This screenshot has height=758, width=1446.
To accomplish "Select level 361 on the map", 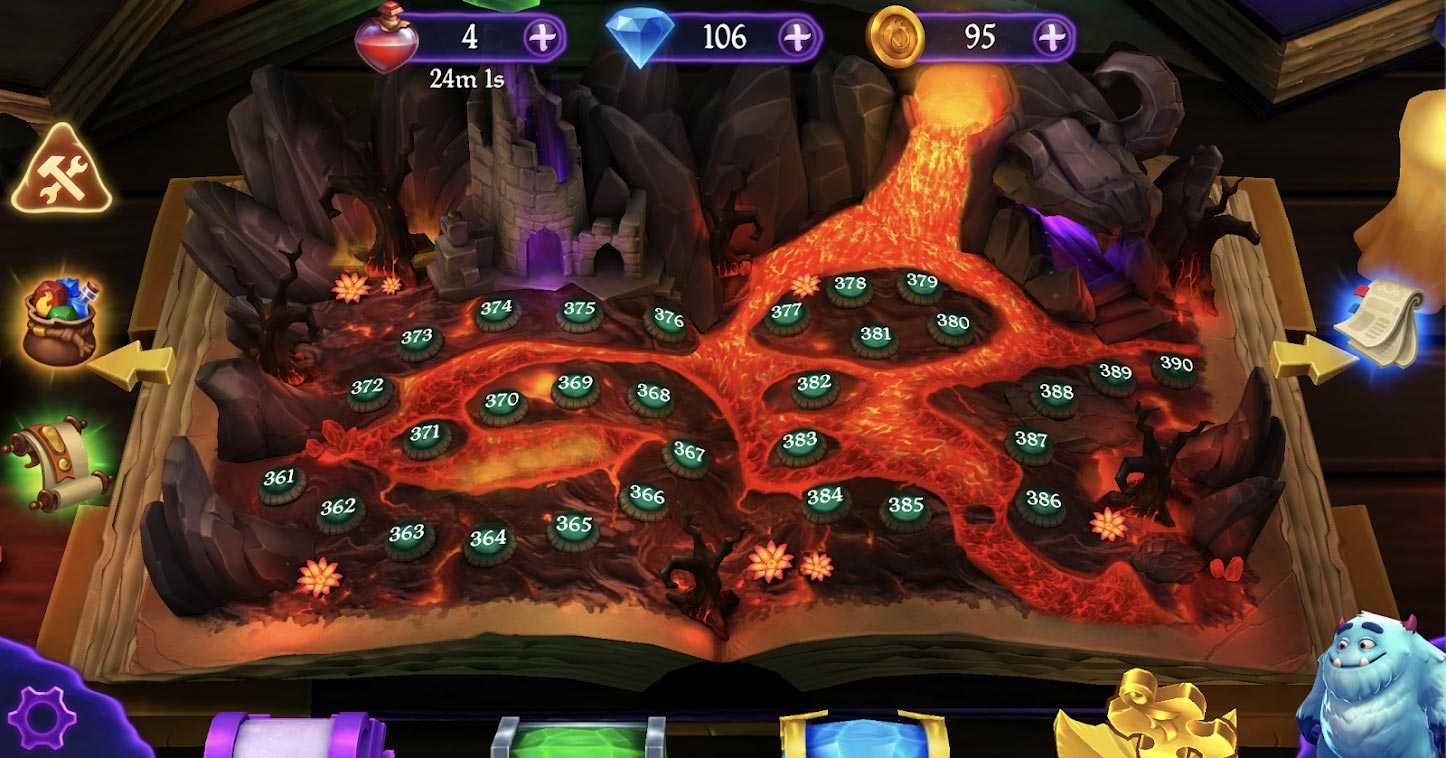I will (x=281, y=482).
